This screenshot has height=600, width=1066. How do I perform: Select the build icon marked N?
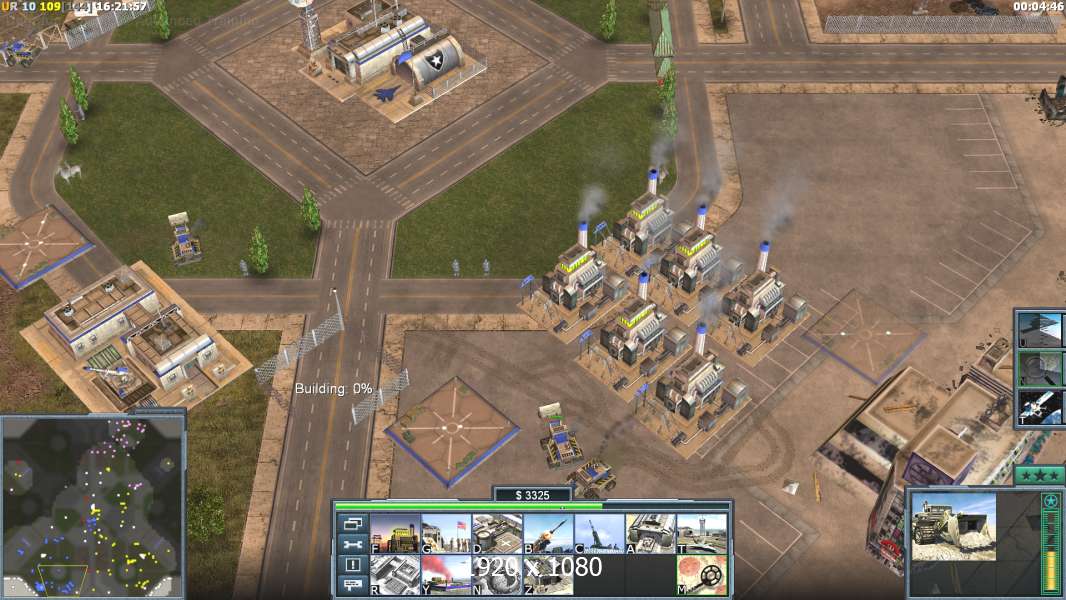pos(496,575)
